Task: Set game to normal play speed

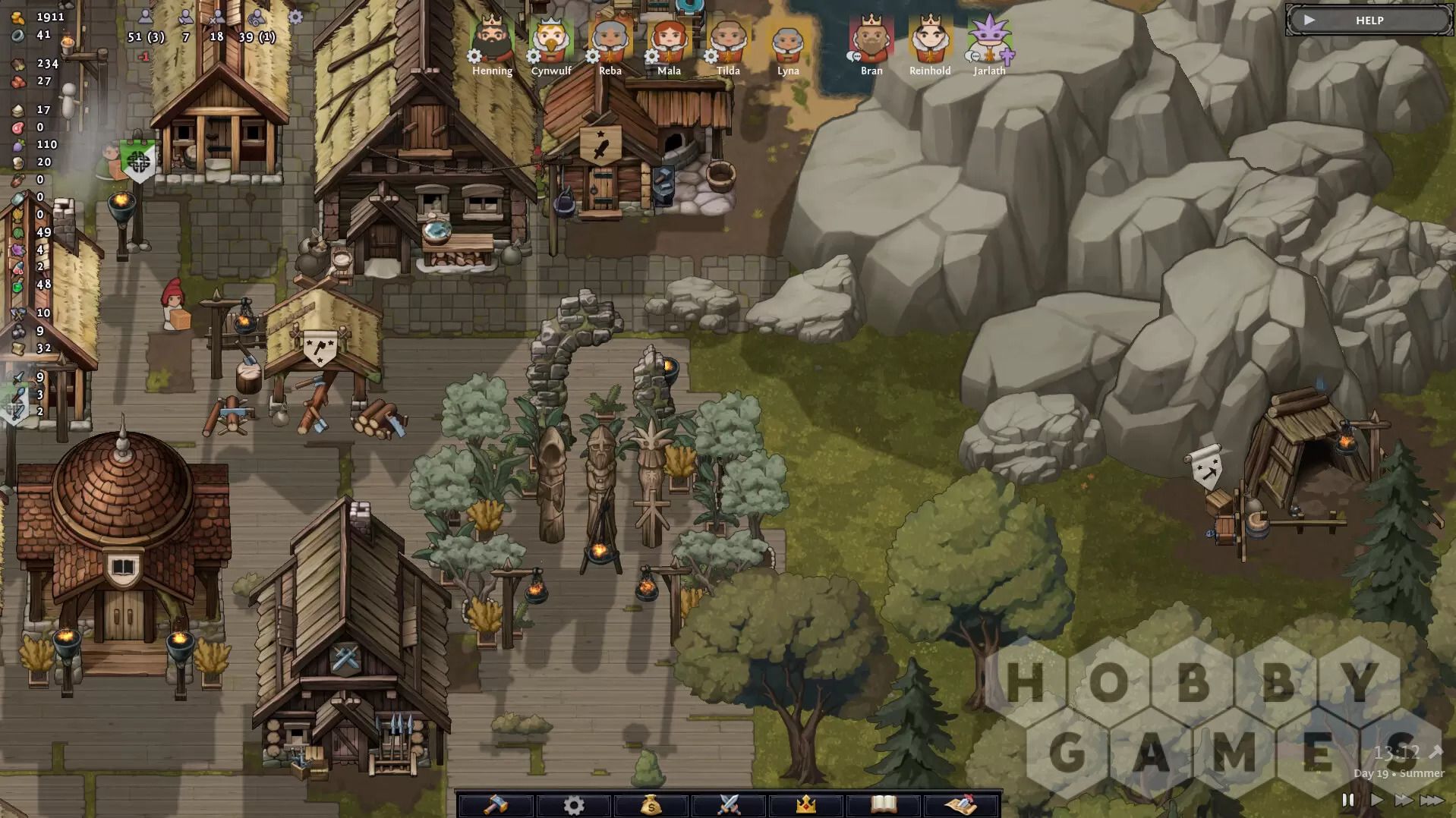Action: coord(1376,800)
